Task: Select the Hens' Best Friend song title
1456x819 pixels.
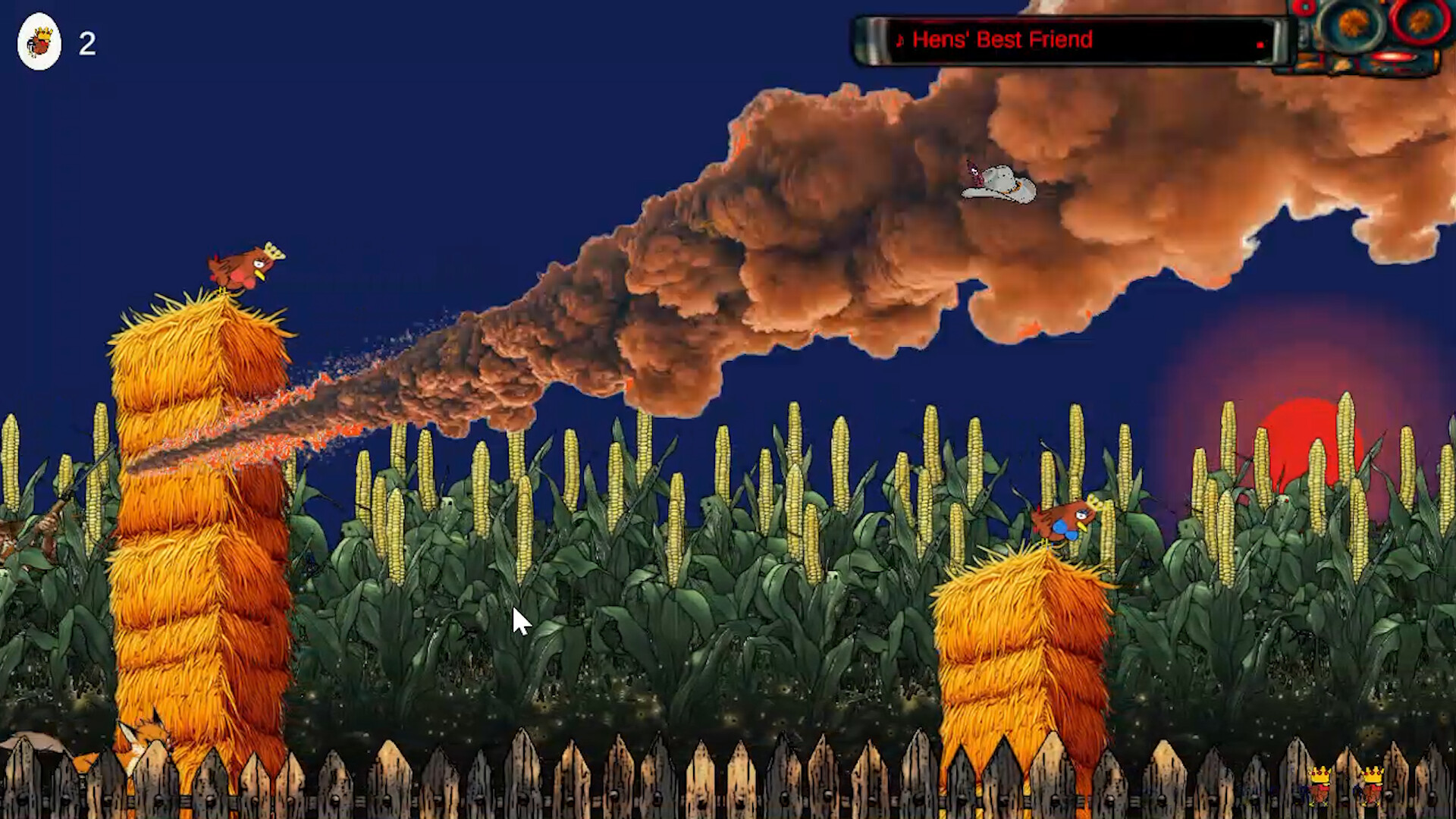Action: 1003,39
